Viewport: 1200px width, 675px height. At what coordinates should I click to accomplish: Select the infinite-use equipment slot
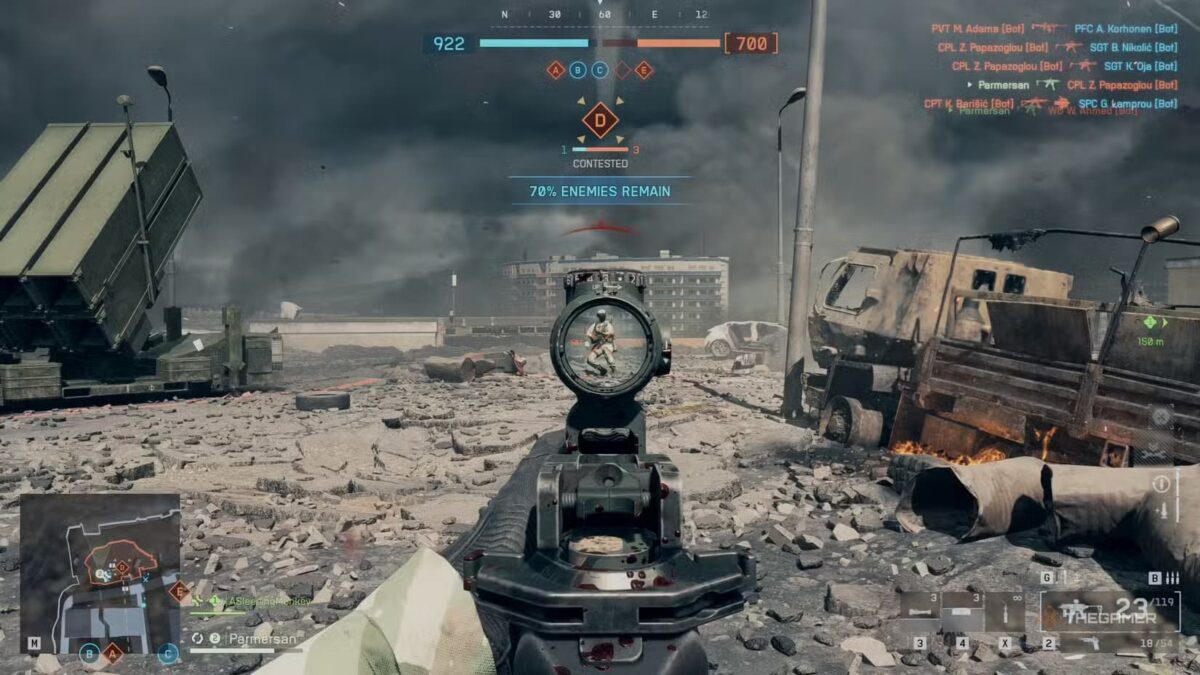pos(1005,611)
